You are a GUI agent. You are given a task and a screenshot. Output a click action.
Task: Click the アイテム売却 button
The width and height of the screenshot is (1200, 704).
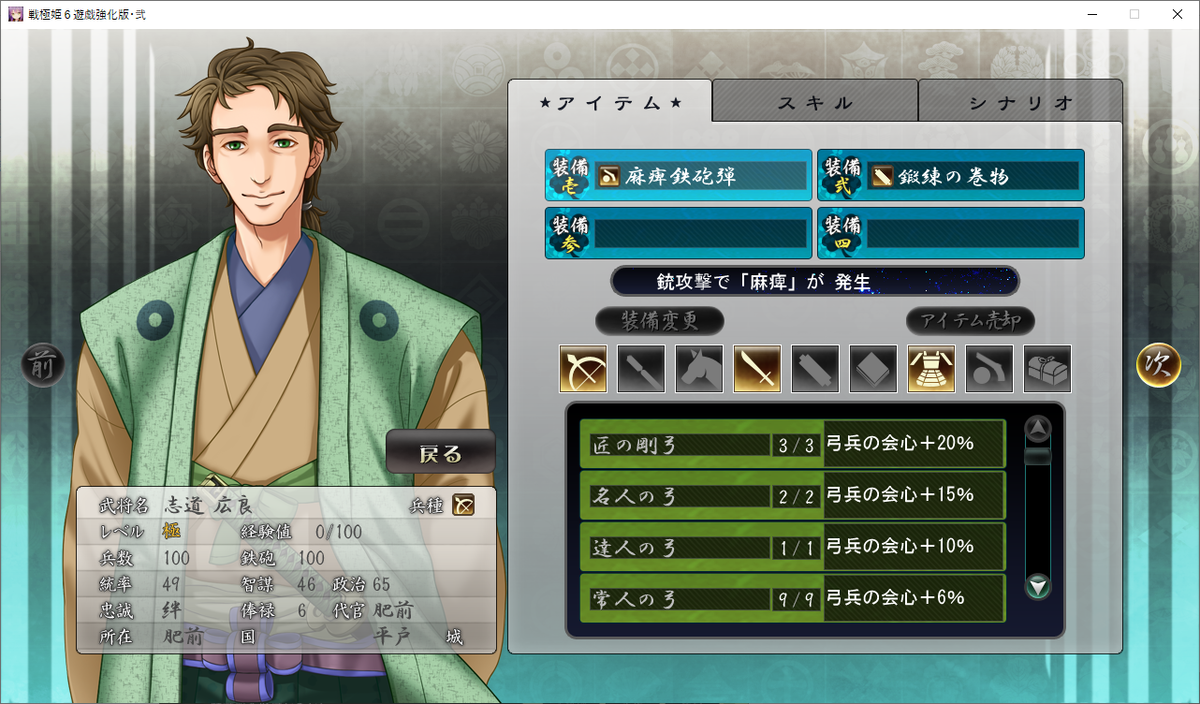[x=970, y=321]
